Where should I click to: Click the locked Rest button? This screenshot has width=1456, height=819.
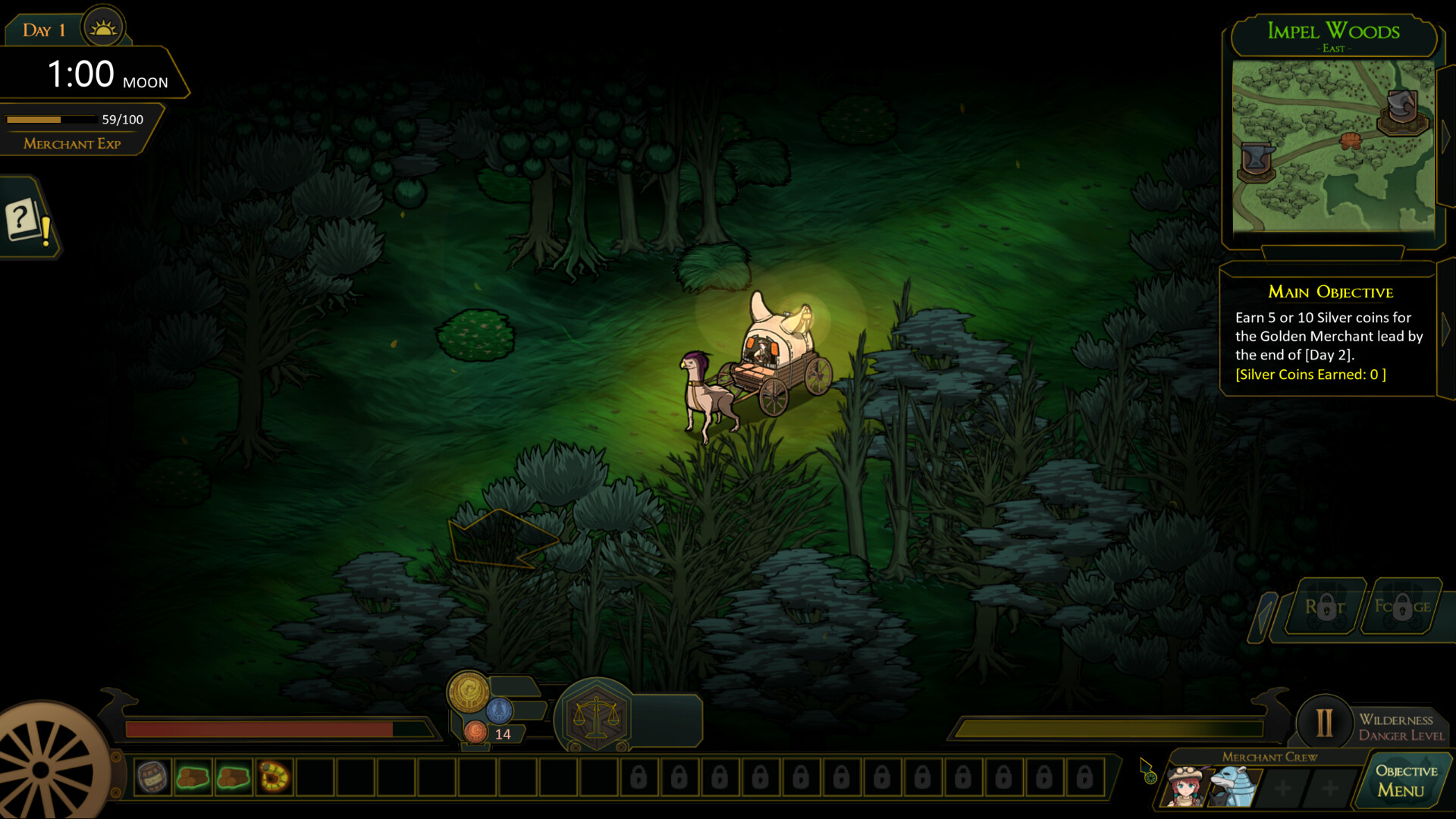tap(1325, 607)
